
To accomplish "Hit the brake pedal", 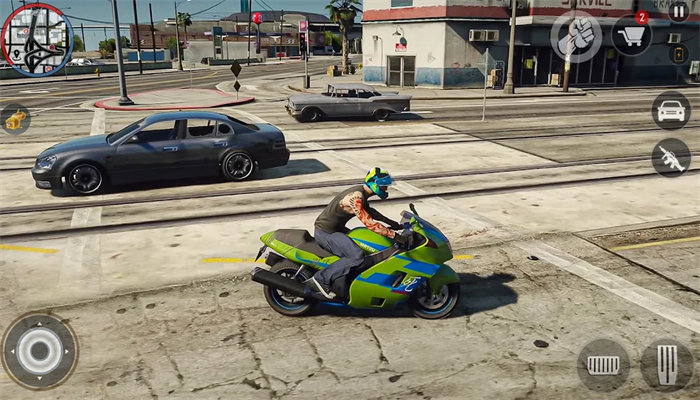I will click(604, 365).
